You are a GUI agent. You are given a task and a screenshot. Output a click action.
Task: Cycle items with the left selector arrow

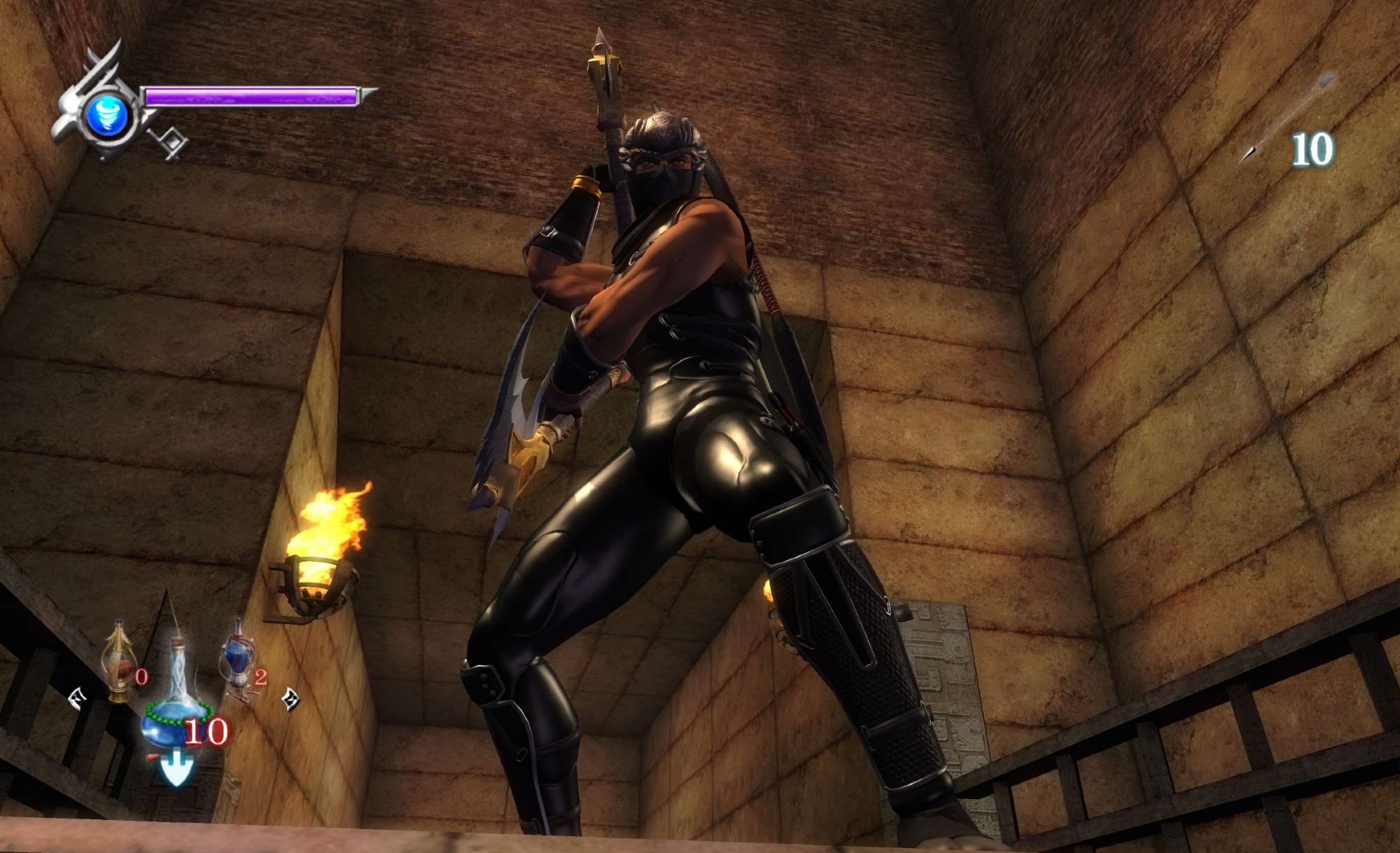77,698
